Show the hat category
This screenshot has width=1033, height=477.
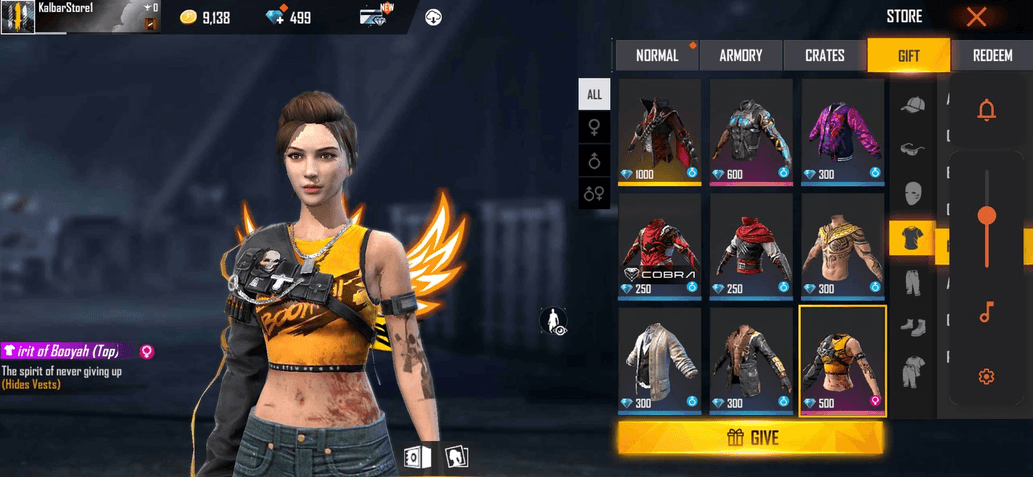tap(911, 105)
